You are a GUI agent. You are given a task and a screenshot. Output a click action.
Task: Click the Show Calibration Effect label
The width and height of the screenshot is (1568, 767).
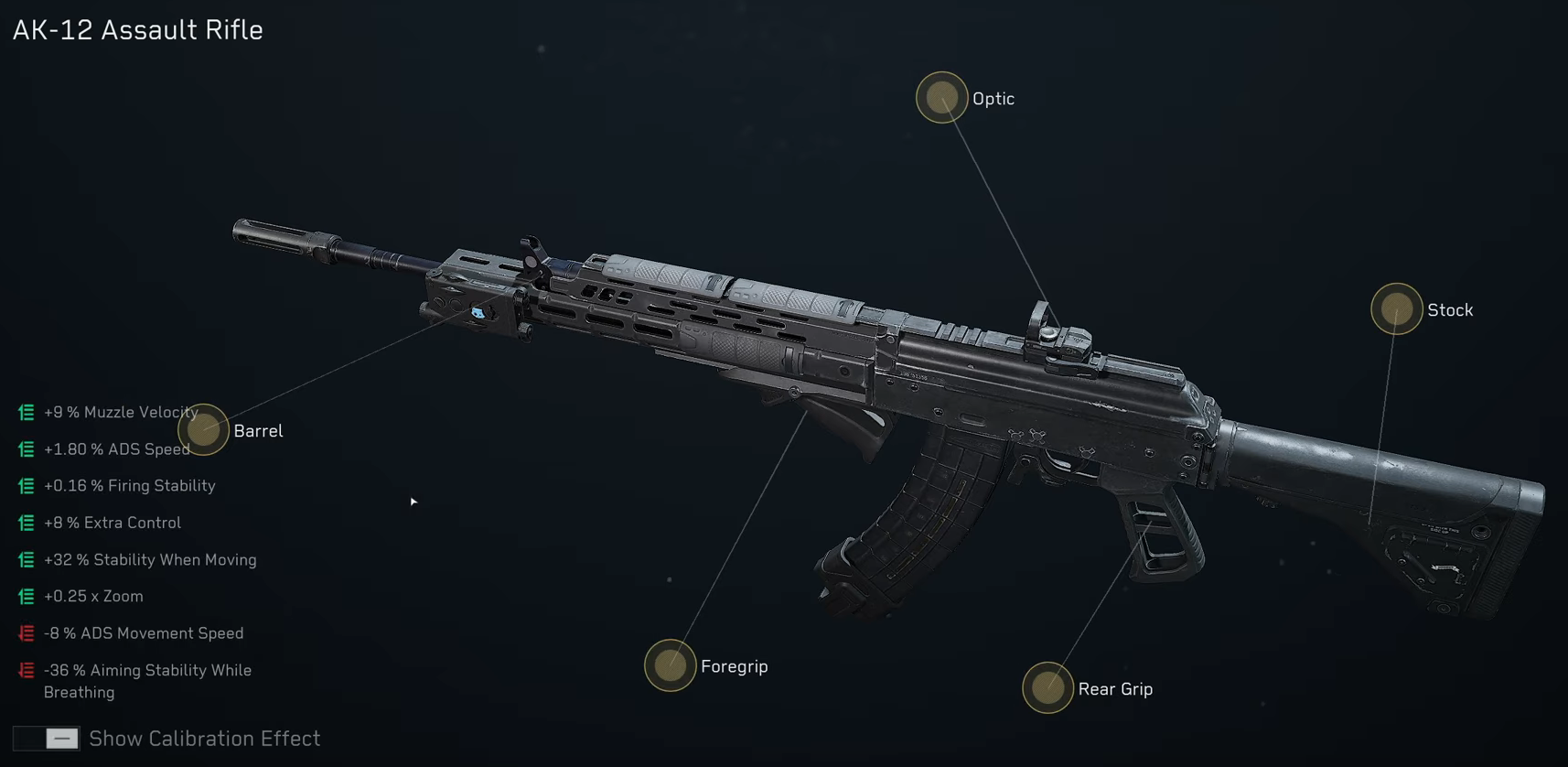pos(203,739)
